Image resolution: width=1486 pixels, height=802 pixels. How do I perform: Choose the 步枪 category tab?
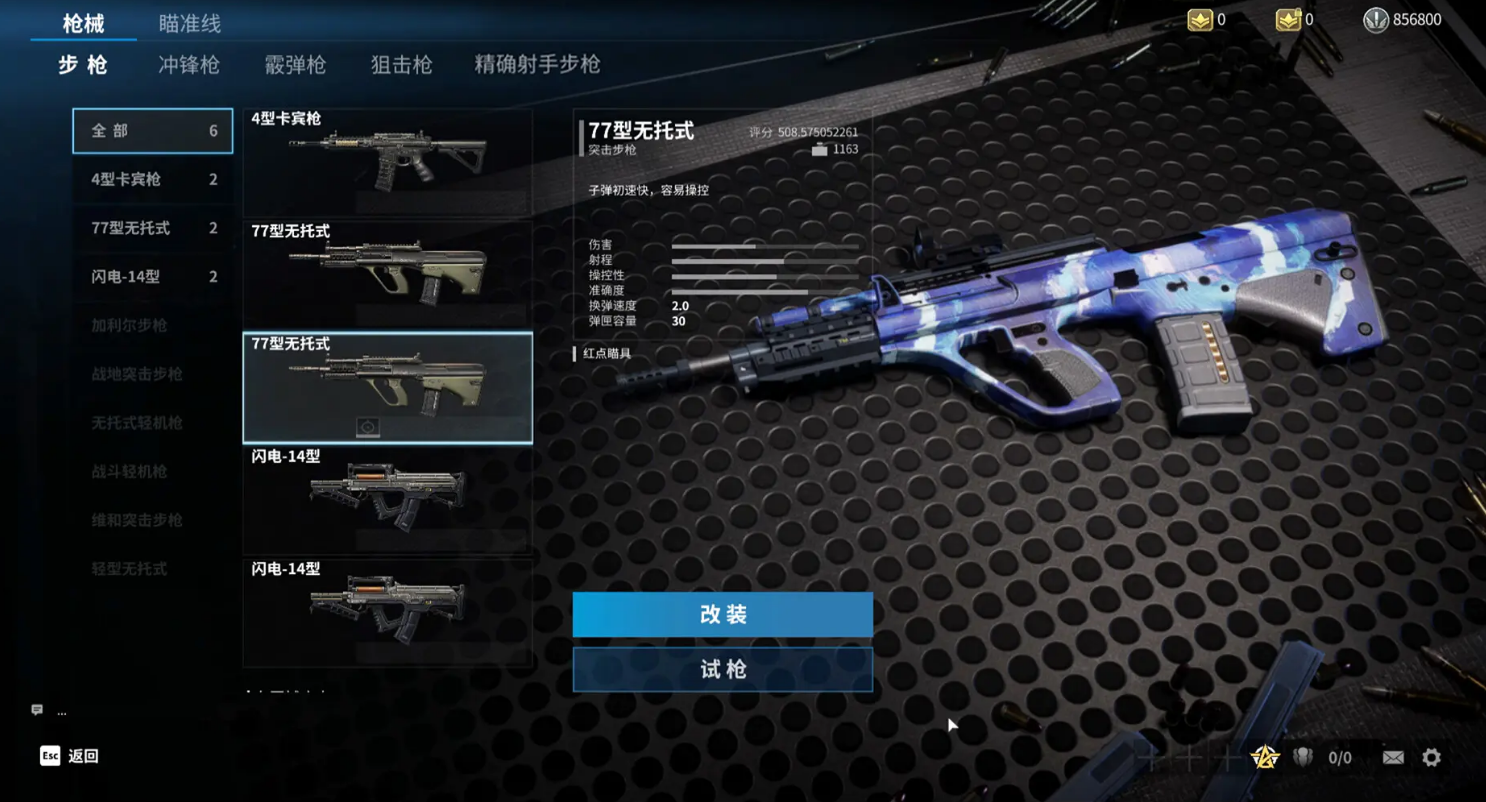(83, 65)
